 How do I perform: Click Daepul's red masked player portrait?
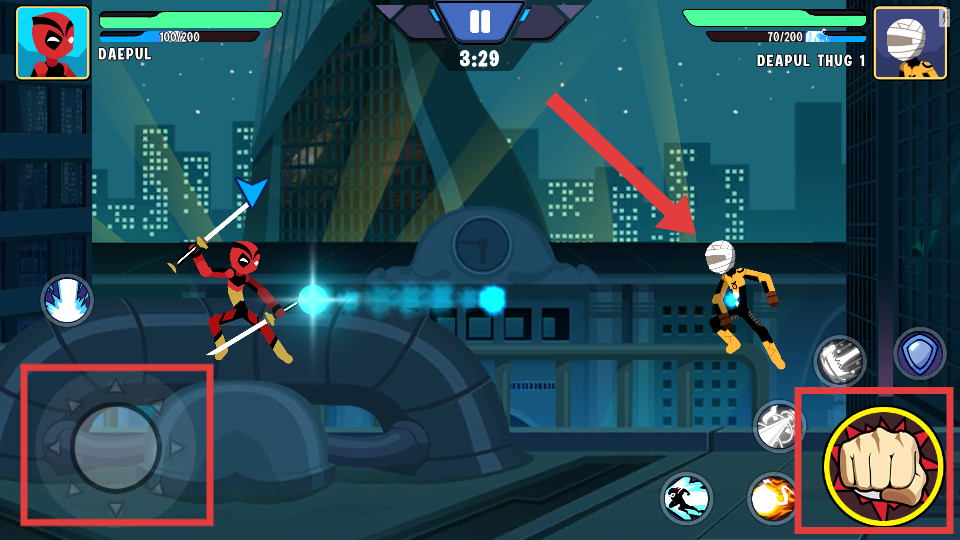click(x=52, y=43)
